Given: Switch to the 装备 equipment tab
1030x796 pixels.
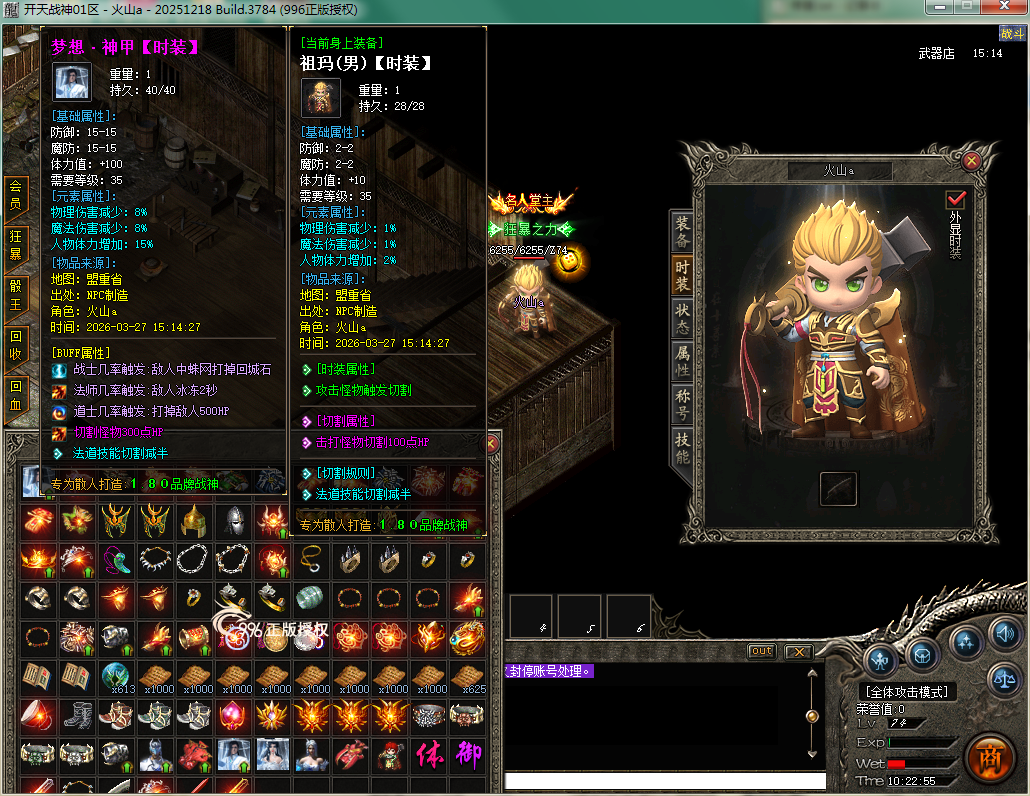Looking at the screenshot, I should coord(682,232).
